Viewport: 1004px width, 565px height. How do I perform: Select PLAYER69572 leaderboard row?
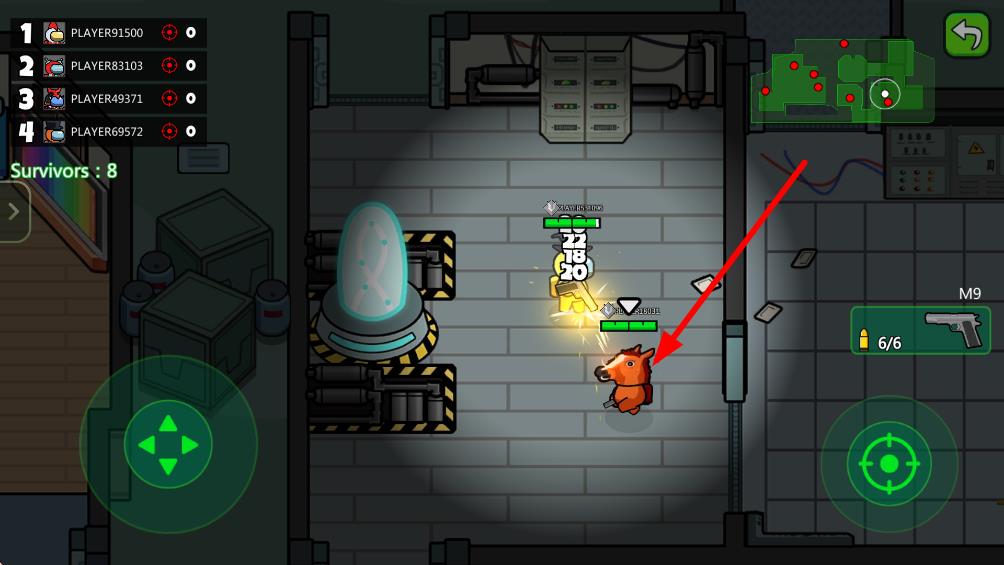click(108, 131)
